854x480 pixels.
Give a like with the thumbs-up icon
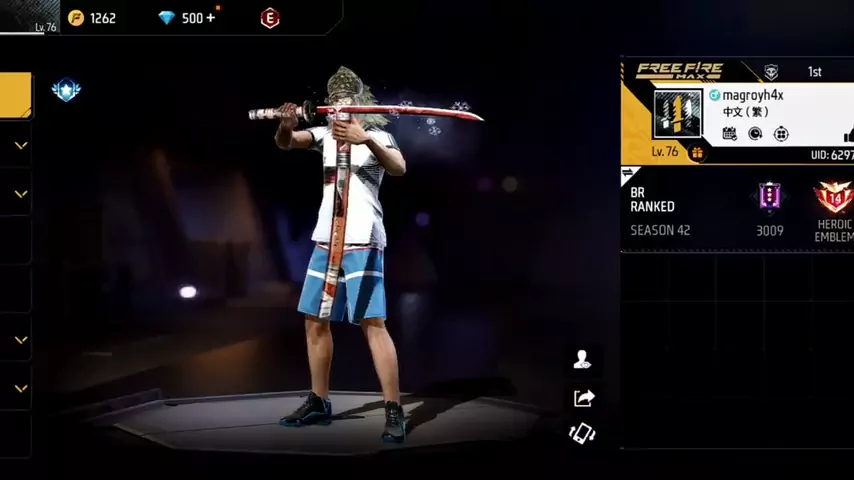(848, 135)
